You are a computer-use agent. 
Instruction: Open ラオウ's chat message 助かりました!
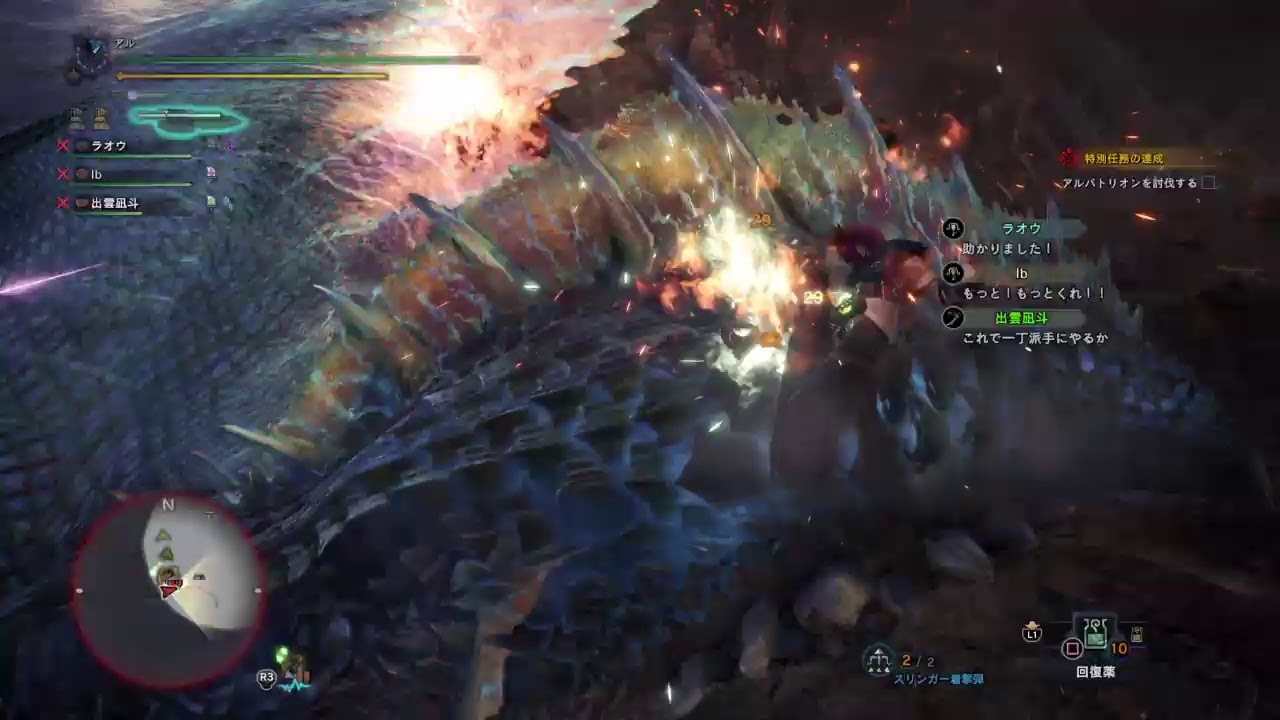1007,248
